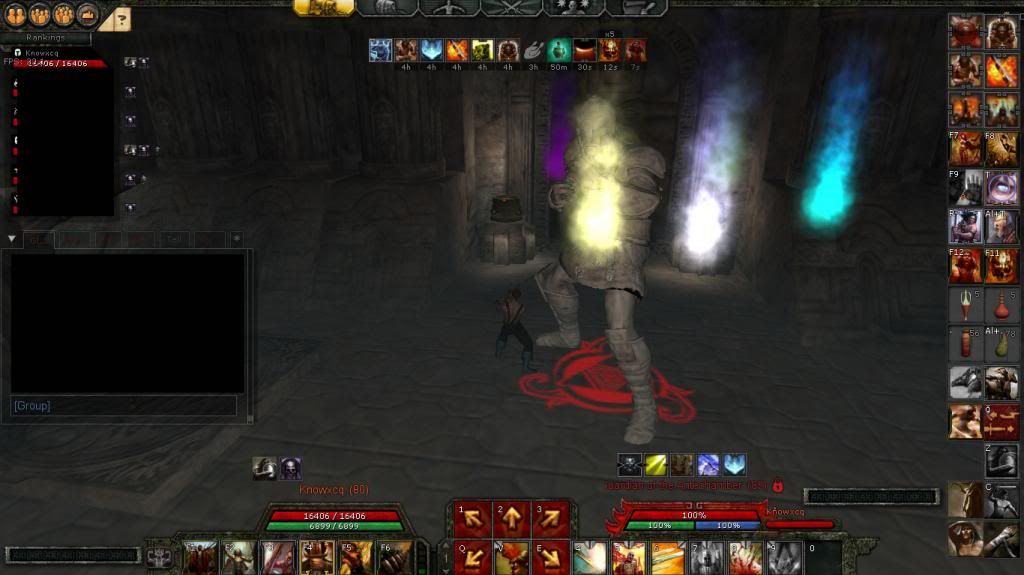Open the Rankings panel

click(46, 39)
